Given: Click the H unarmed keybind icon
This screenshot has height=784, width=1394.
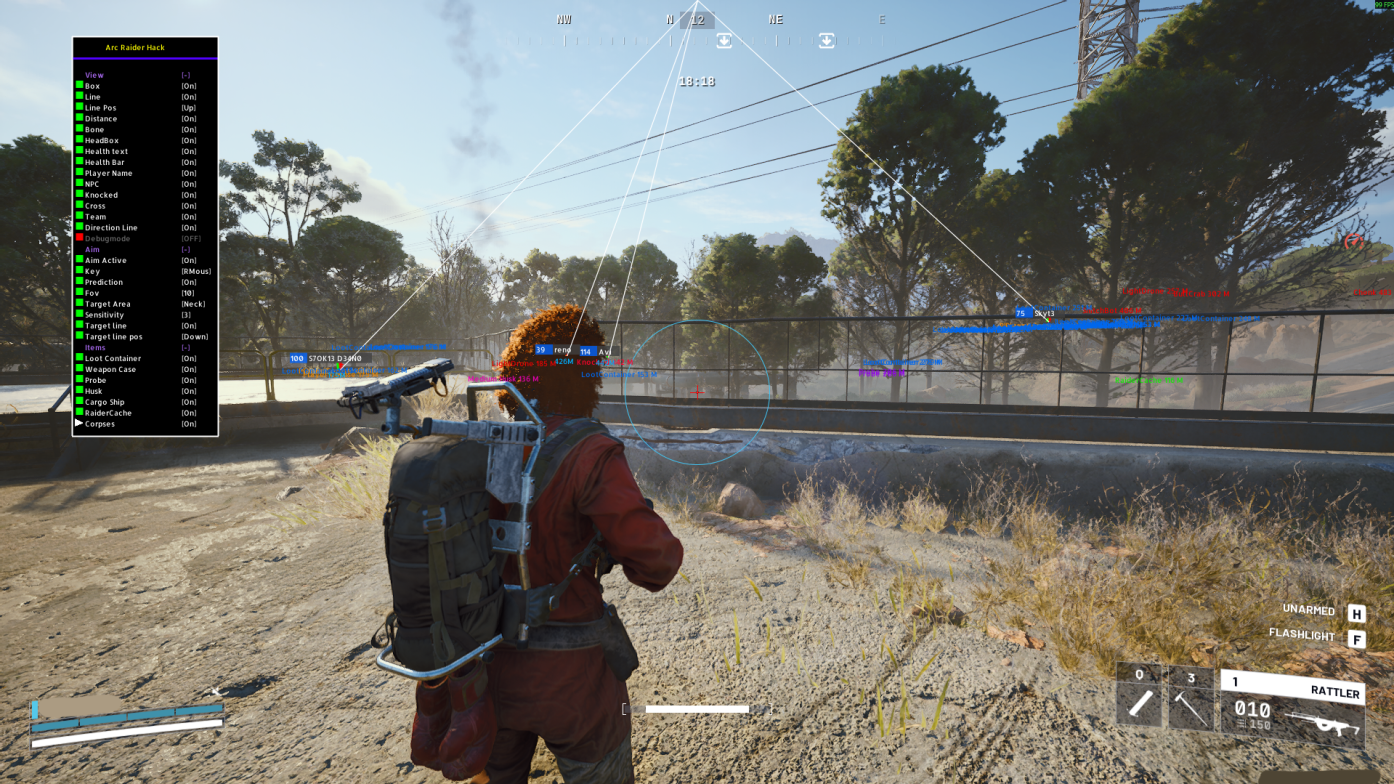Looking at the screenshot, I should click(x=1356, y=610).
